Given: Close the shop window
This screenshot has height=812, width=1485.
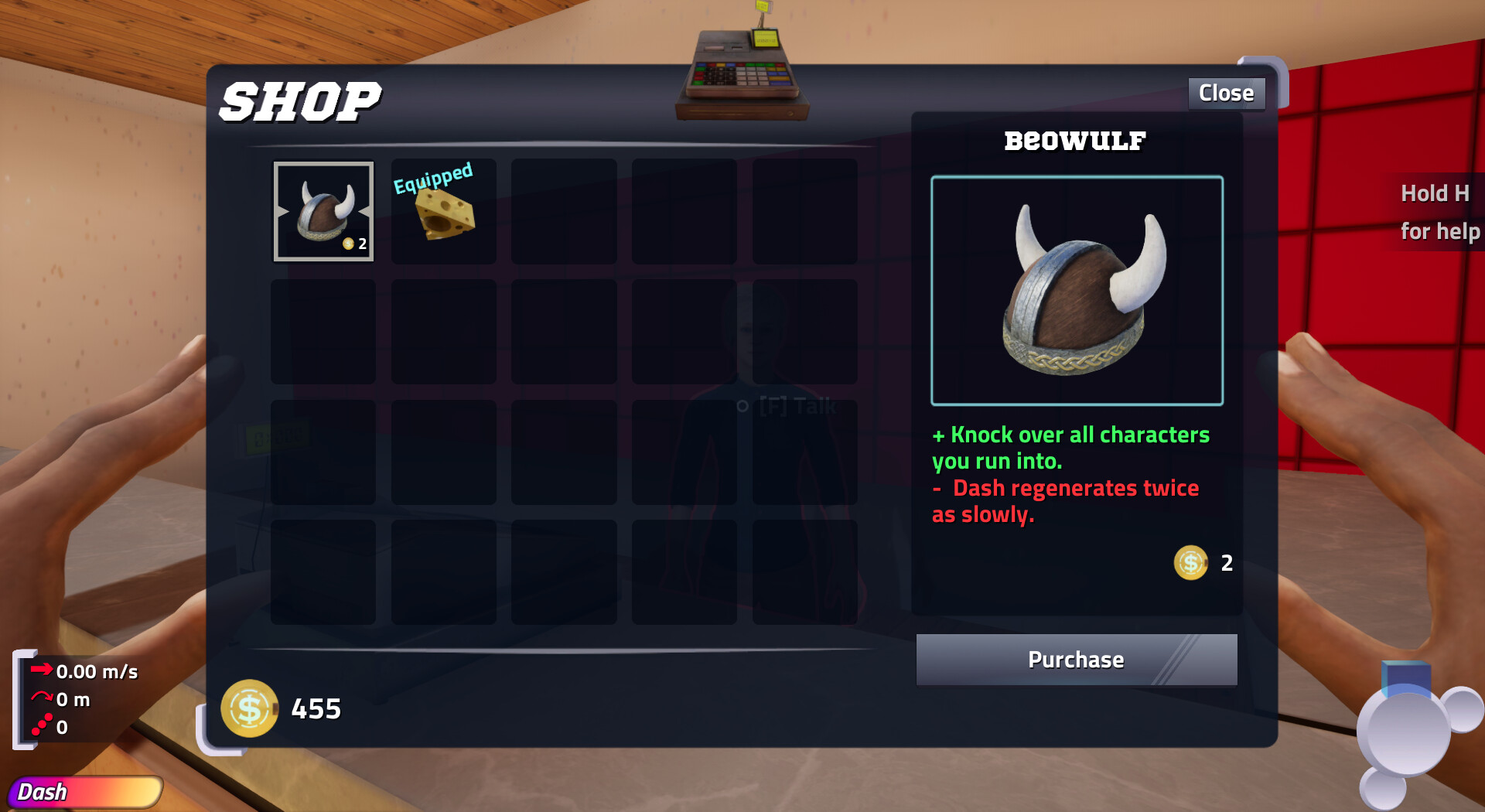Looking at the screenshot, I should tap(1226, 92).
